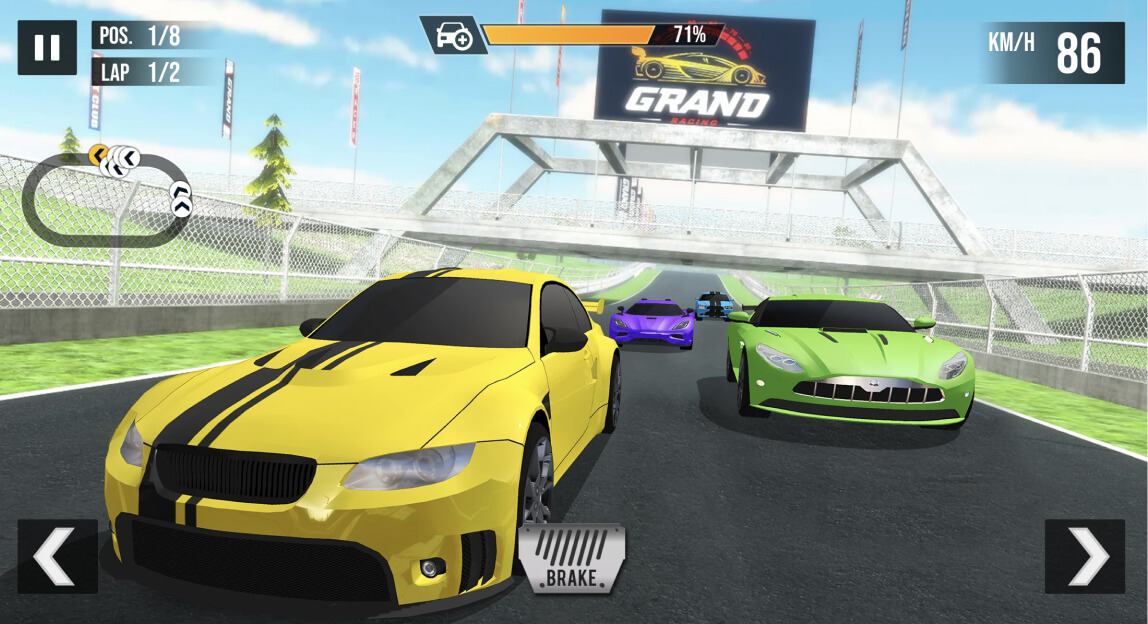
Task: Pause the race with the pause button
Action: pyautogui.click(x=47, y=48)
